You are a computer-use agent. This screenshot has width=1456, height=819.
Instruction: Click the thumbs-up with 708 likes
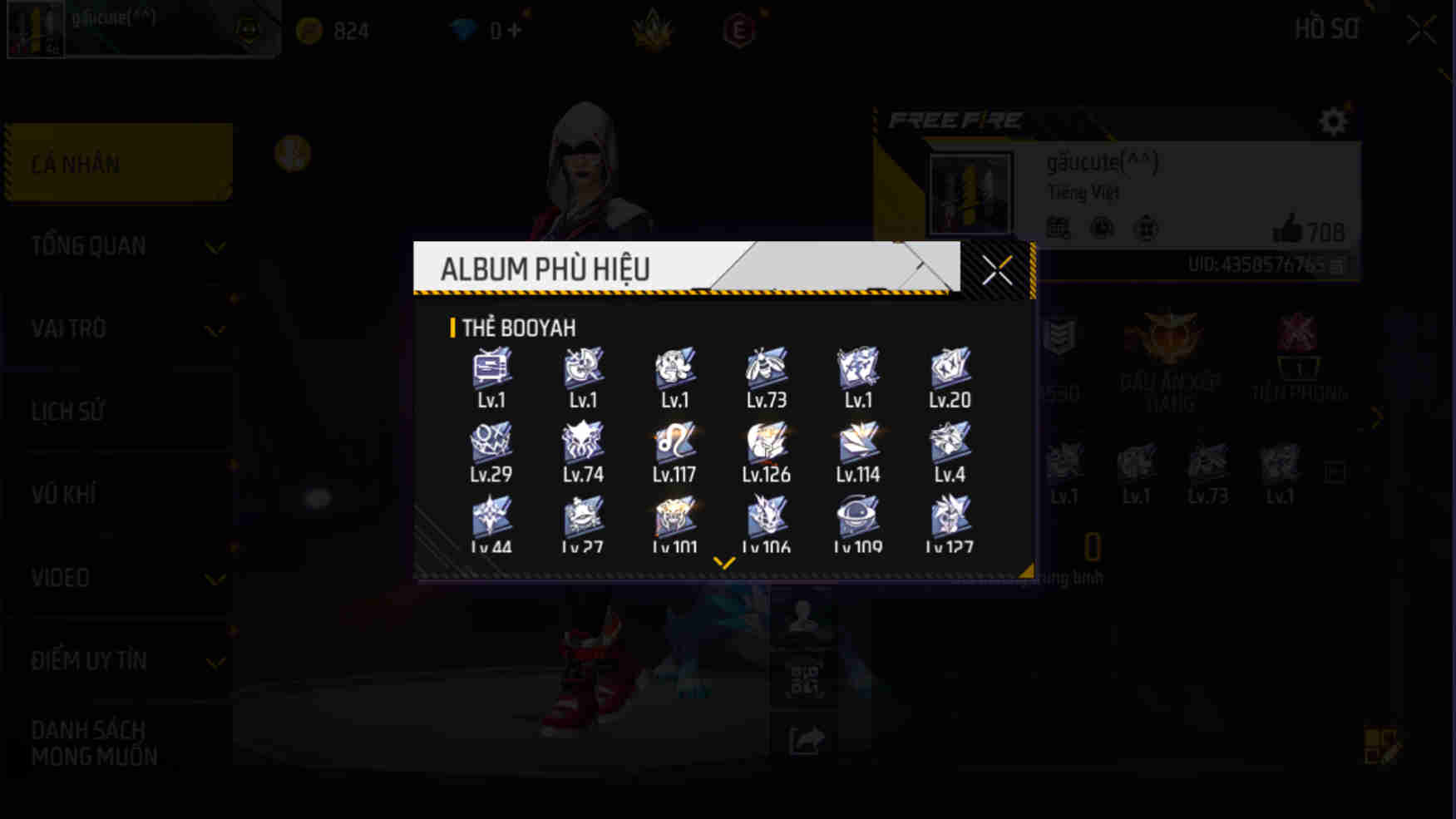1291,231
